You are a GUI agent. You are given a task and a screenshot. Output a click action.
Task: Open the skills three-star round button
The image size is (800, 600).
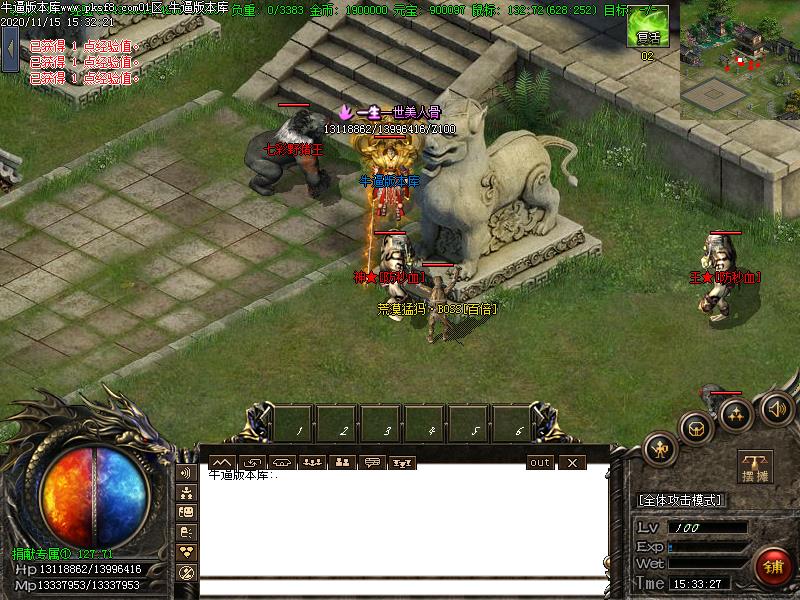pos(736,414)
